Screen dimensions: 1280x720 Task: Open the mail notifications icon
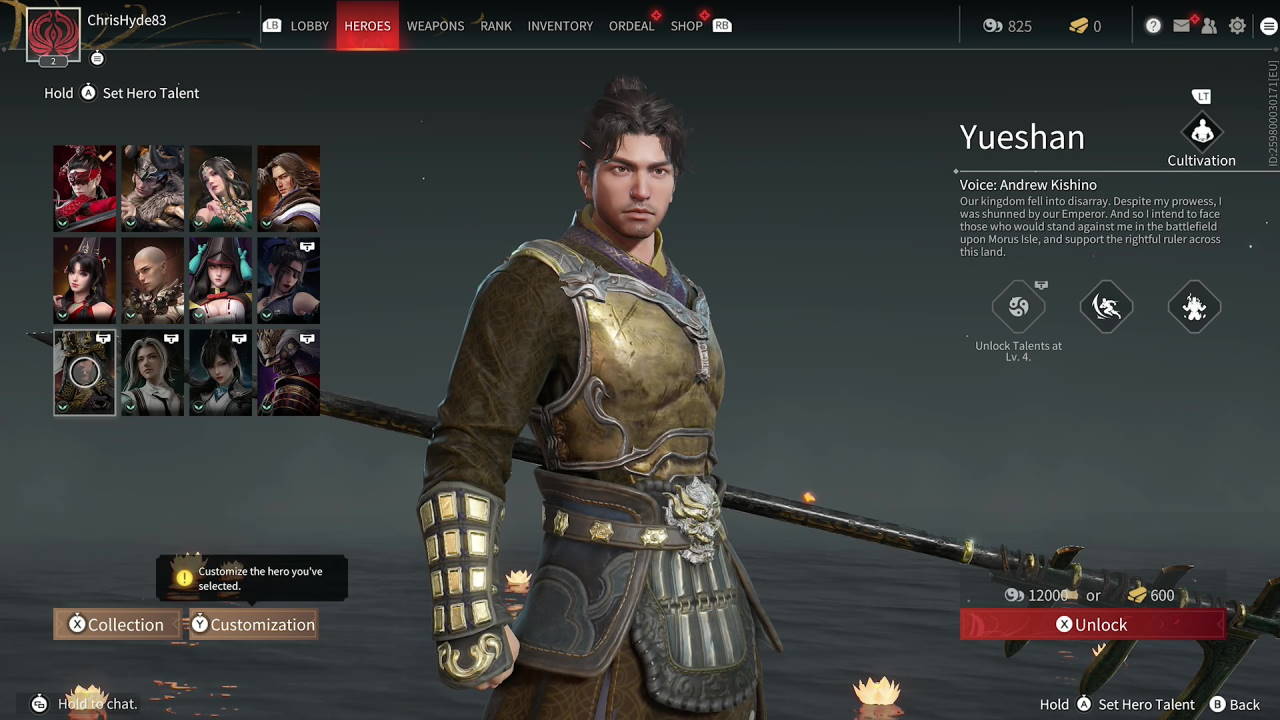tap(1182, 25)
